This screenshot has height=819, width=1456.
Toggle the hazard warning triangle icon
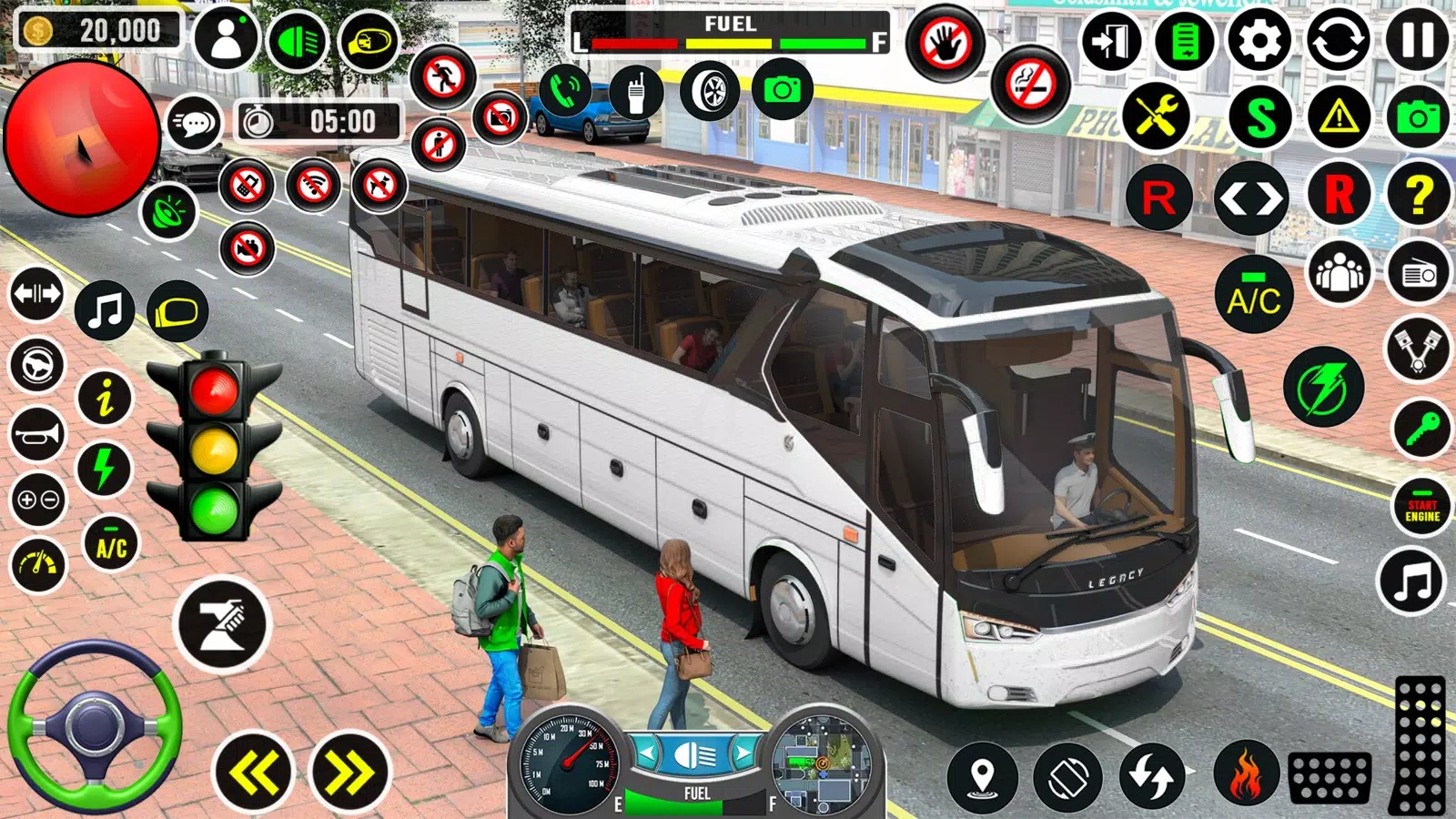(x=1339, y=117)
